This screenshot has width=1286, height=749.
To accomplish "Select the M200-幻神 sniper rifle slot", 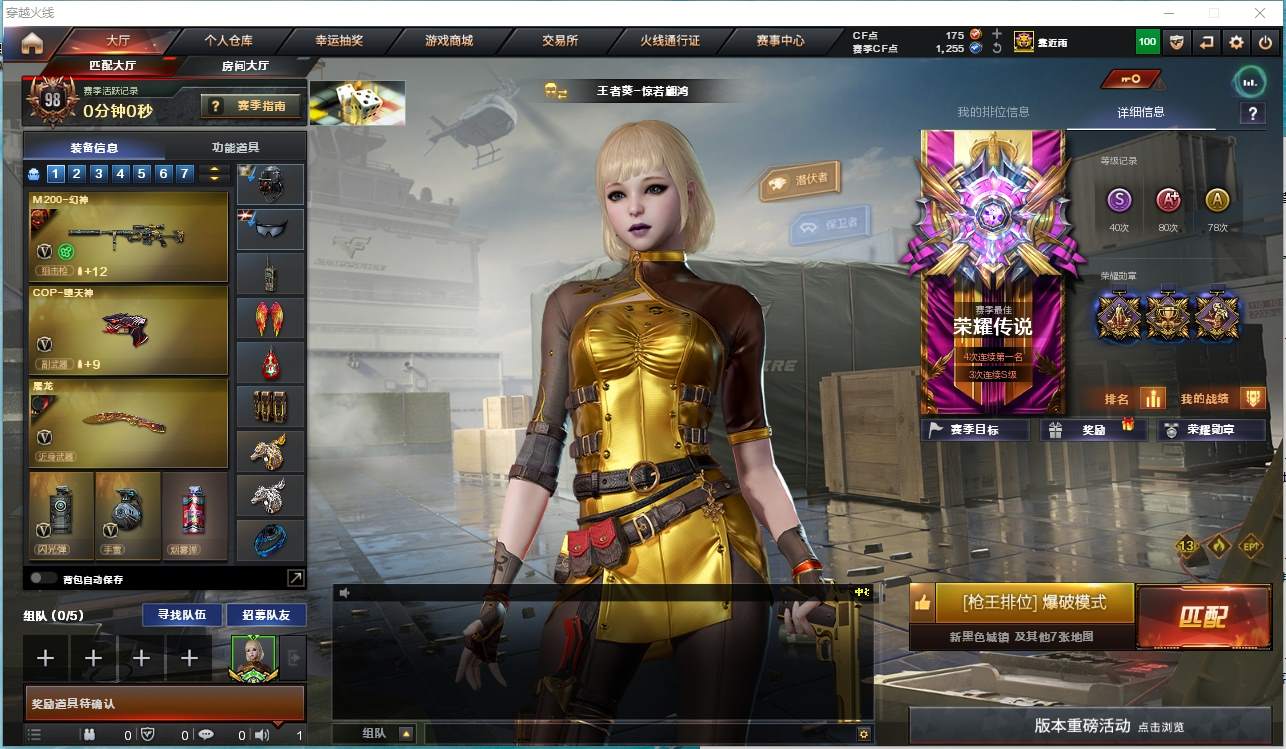I will pyautogui.click(x=129, y=237).
